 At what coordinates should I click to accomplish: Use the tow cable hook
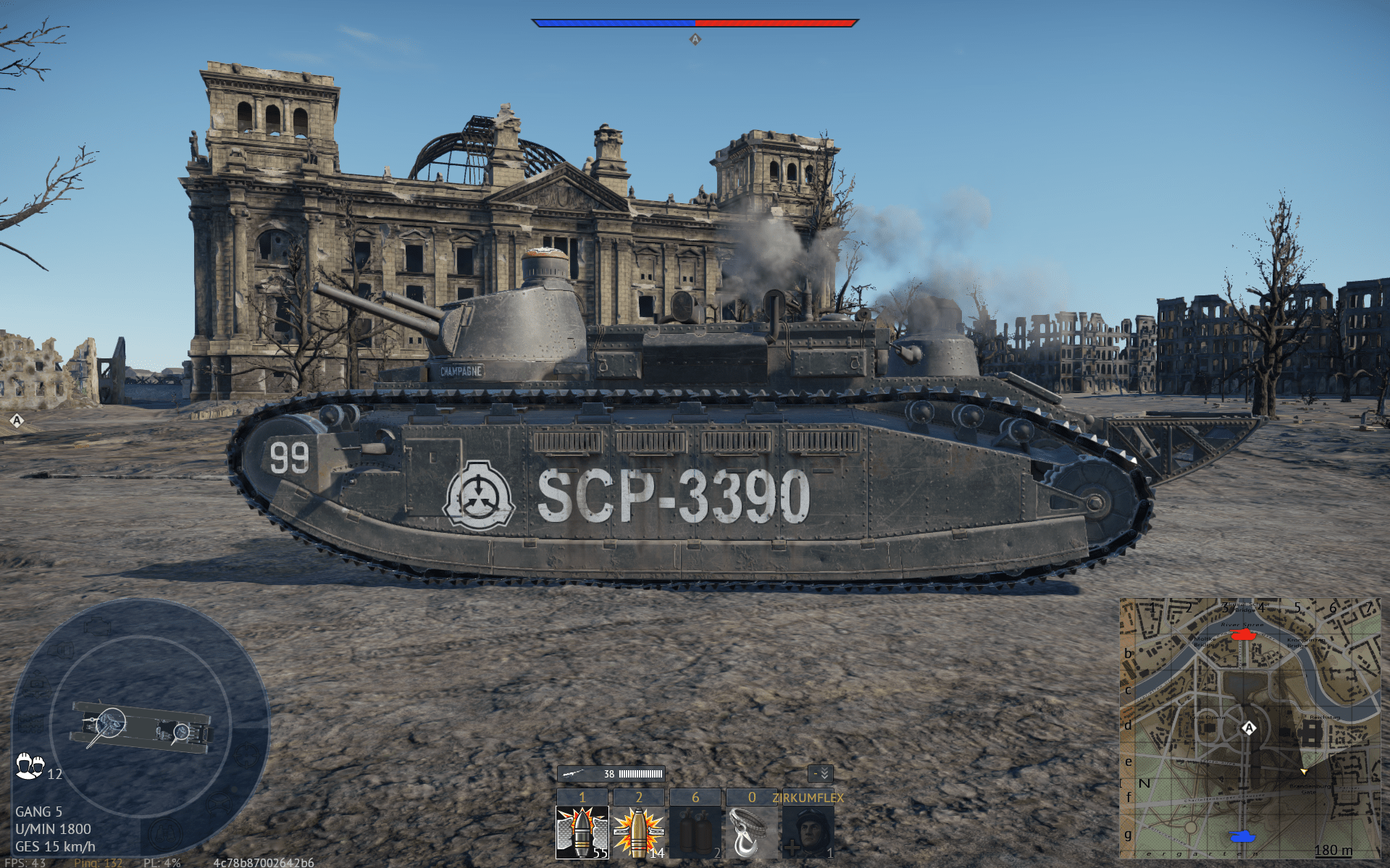[x=751, y=833]
